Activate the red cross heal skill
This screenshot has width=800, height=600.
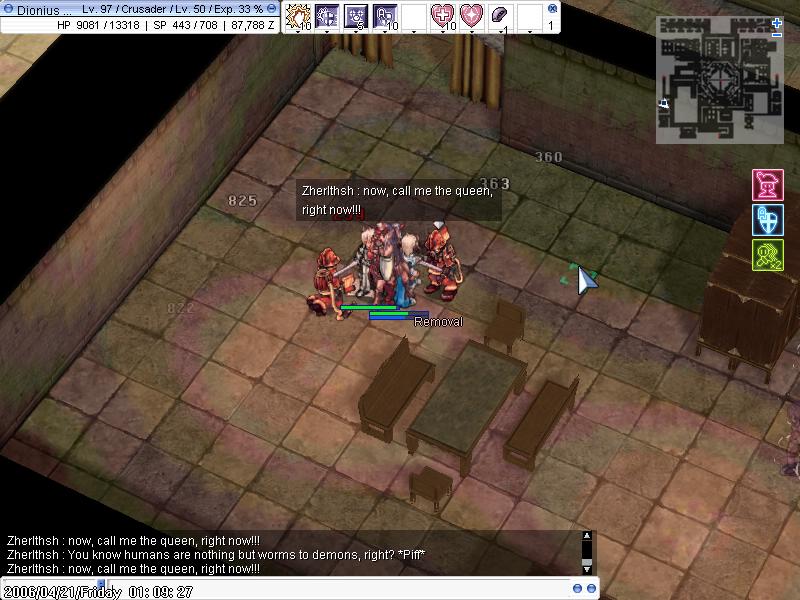(443, 16)
